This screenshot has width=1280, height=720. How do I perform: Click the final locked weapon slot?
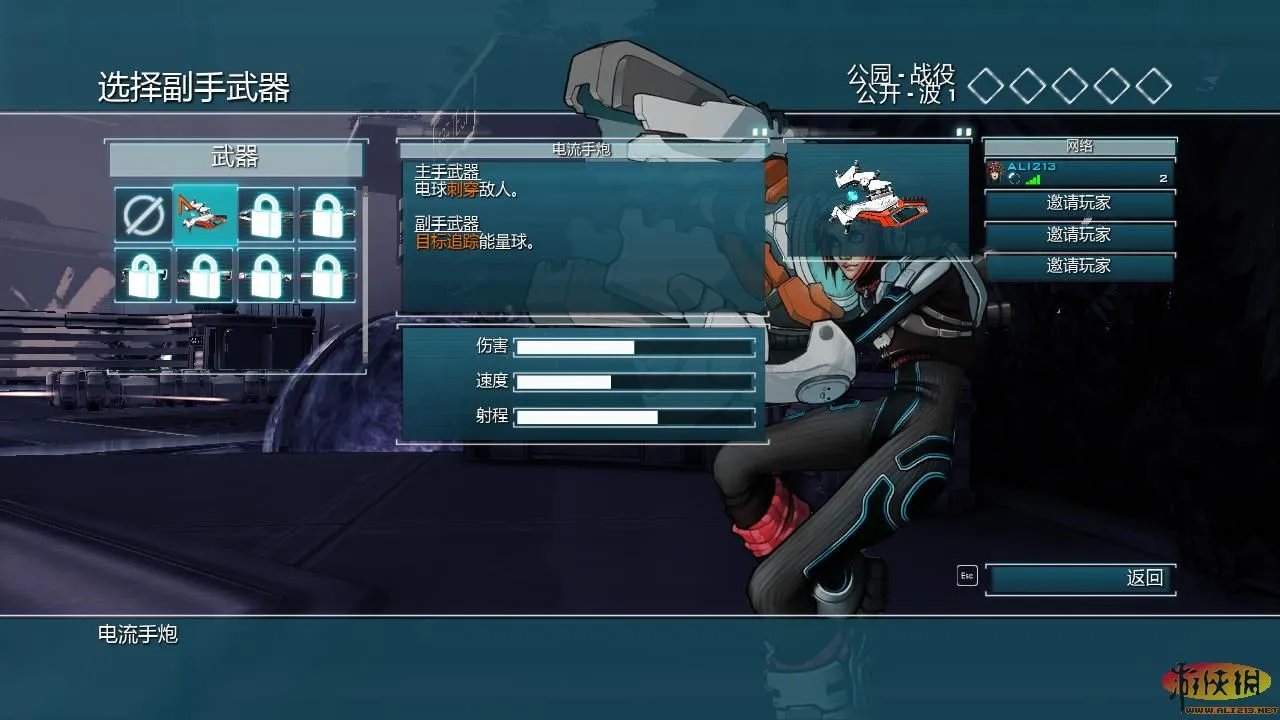327,274
